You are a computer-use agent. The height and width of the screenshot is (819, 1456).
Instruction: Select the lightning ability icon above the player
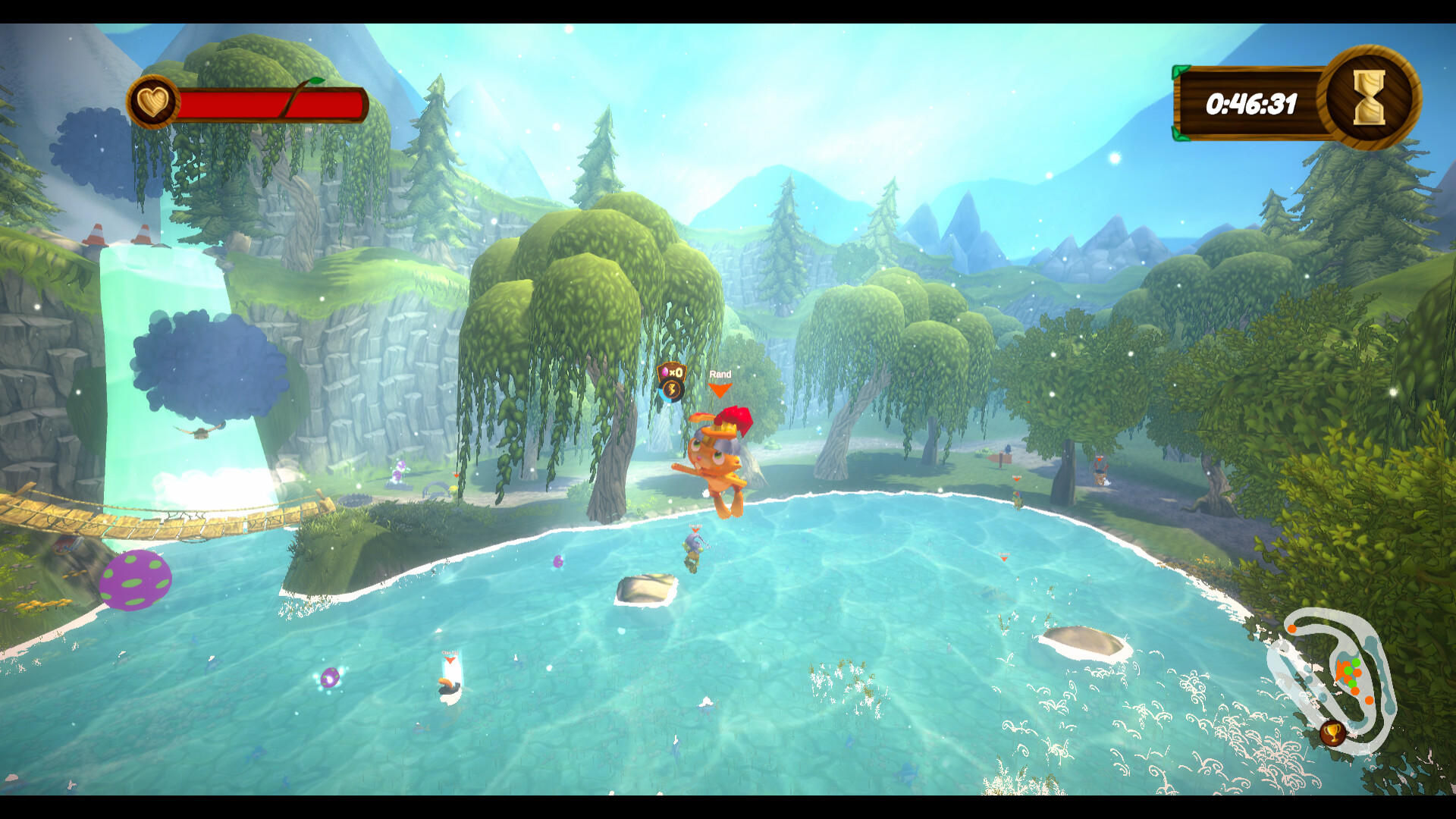[672, 391]
